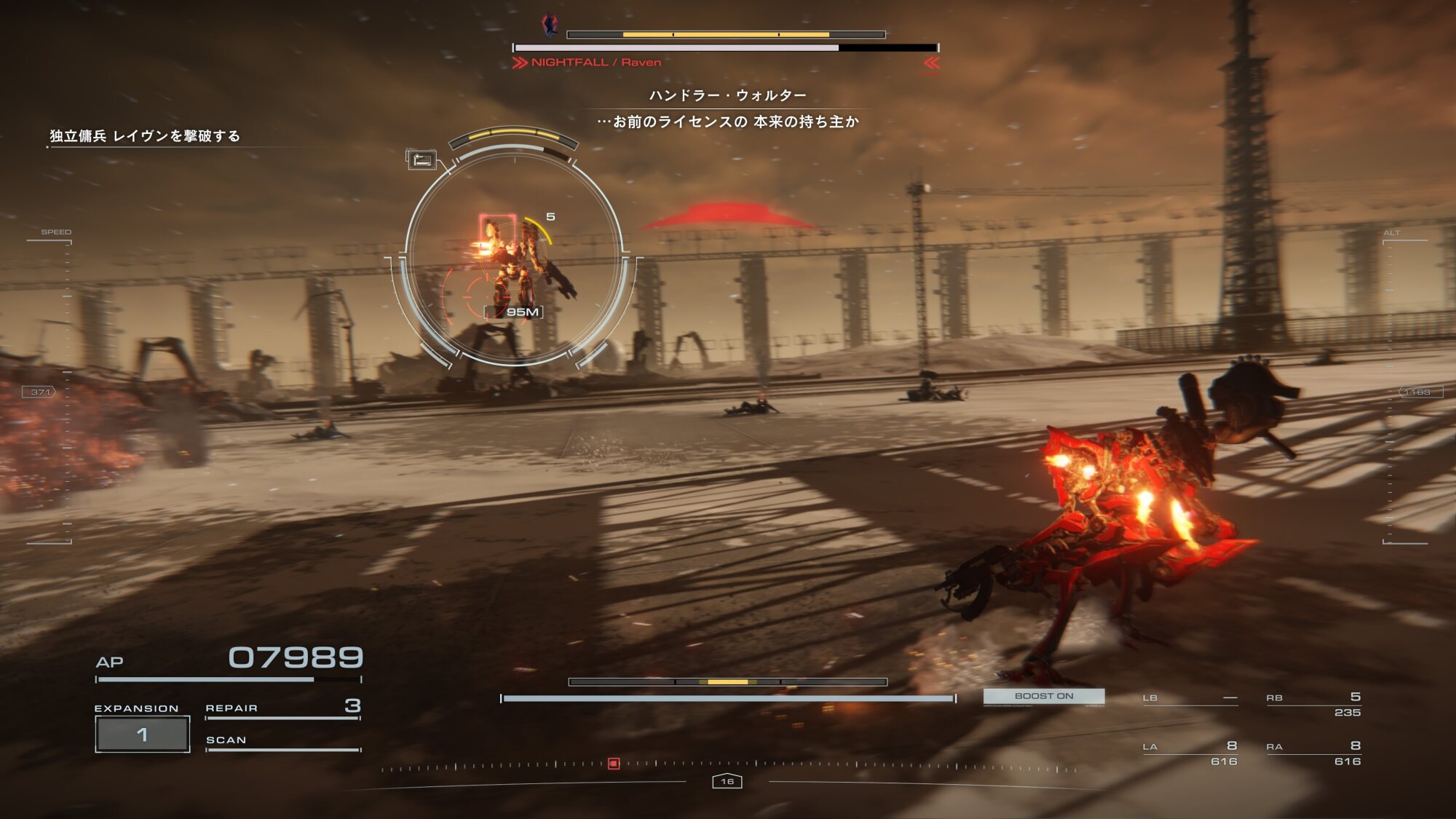Click the REPAIR kit indicator
The height and width of the screenshot is (819, 1456).
click(282, 708)
